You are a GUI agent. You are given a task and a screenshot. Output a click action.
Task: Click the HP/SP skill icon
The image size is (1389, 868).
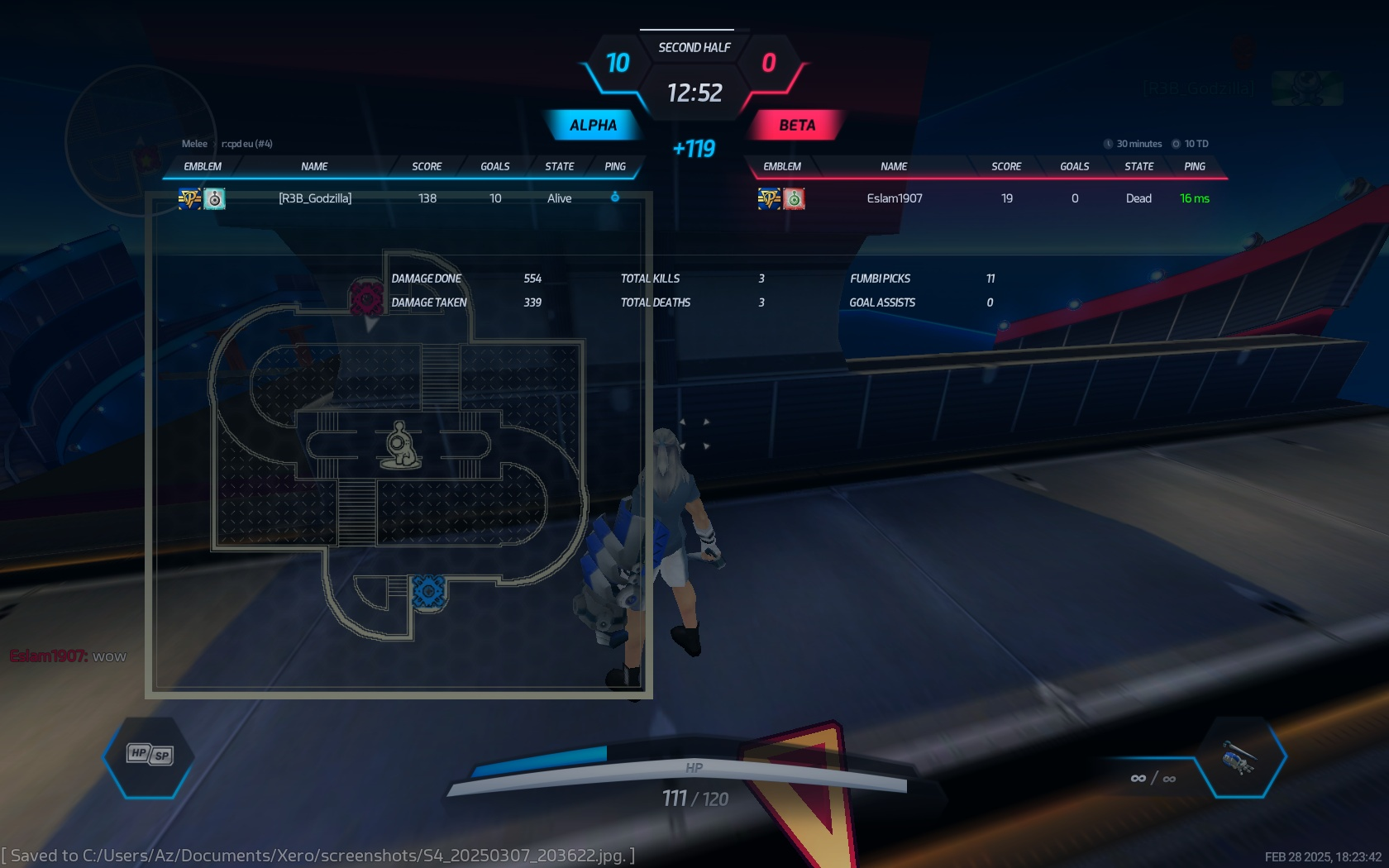[x=150, y=754]
